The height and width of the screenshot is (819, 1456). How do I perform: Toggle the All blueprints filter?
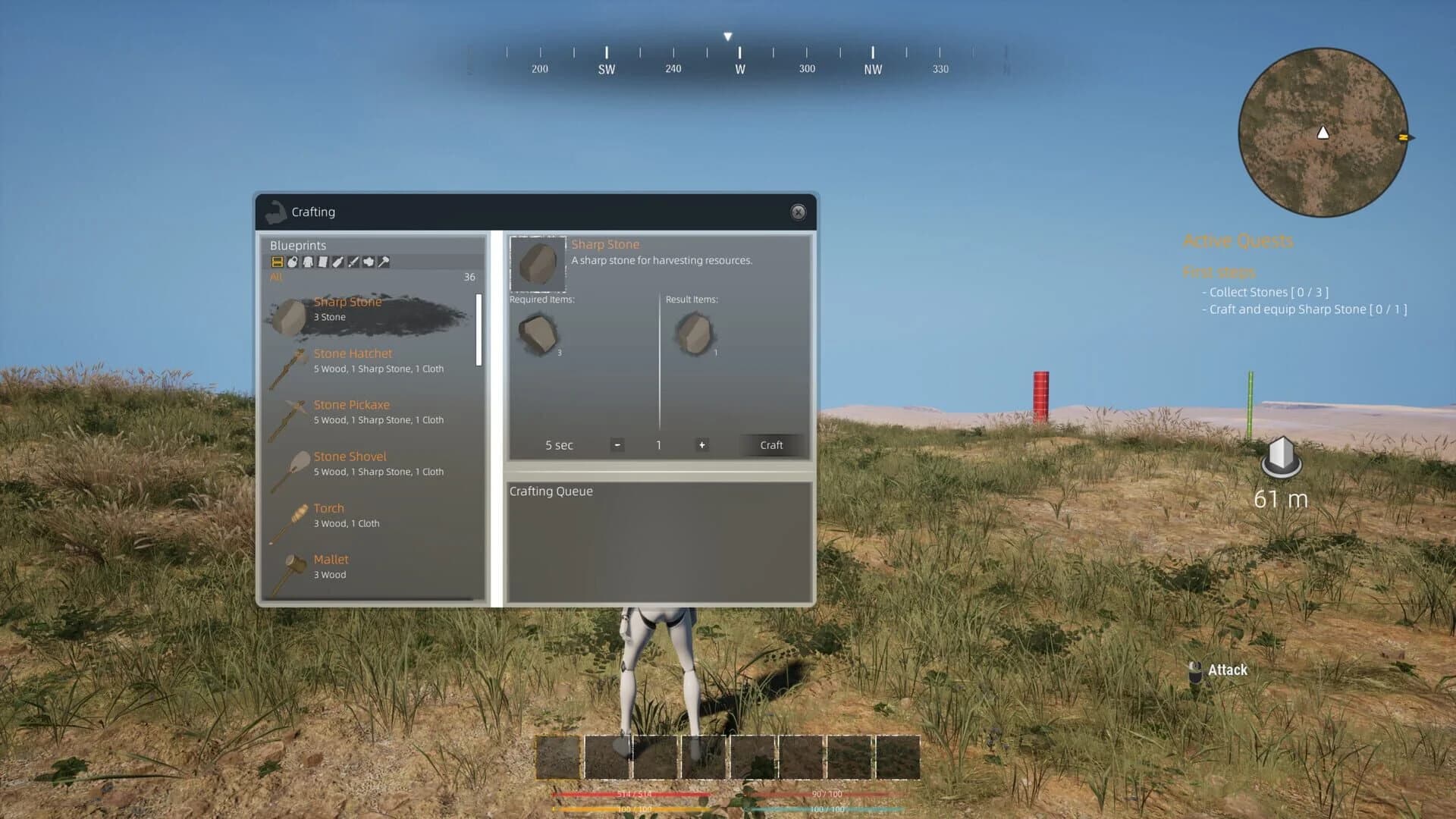coord(276,278)
